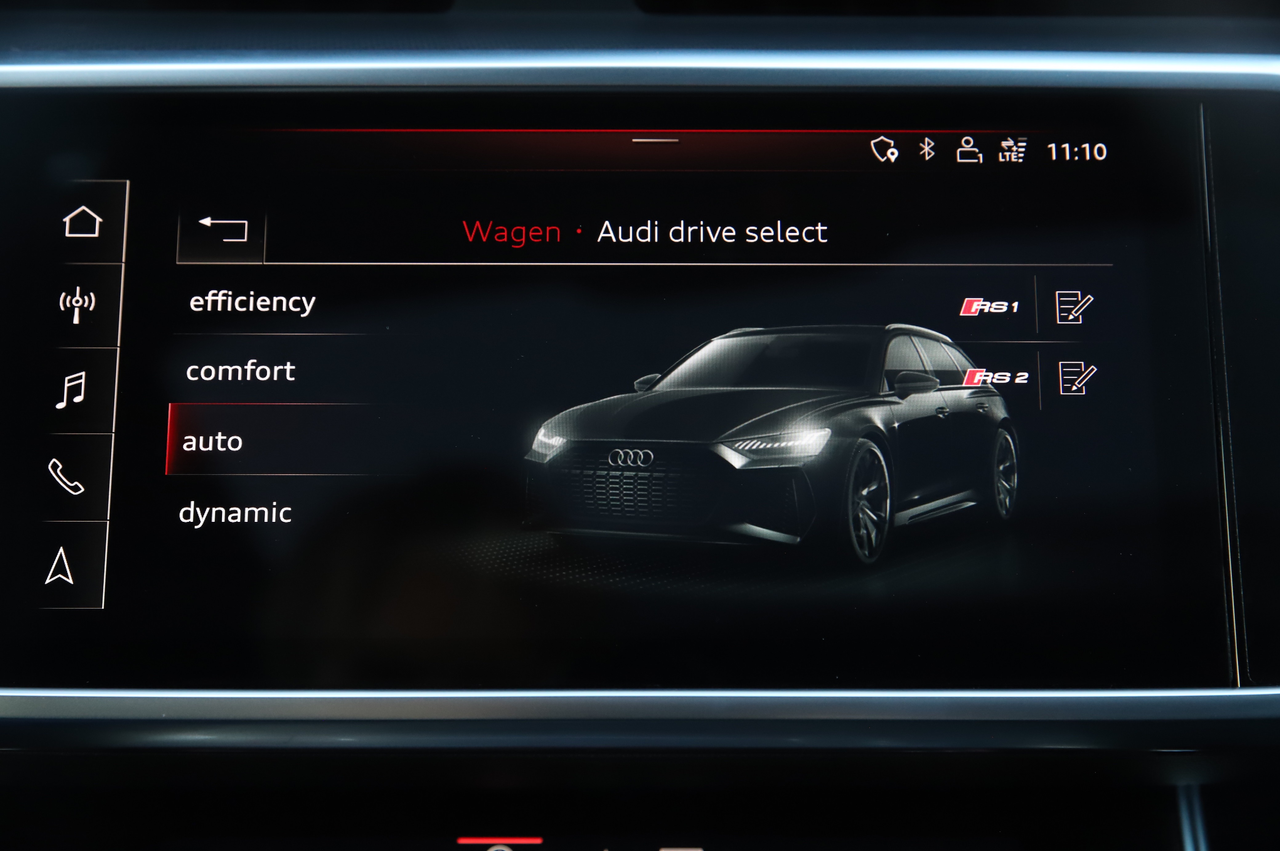1280x851 pixels.
Task: Choose the comfort drive mode
Action: [241, 371]
